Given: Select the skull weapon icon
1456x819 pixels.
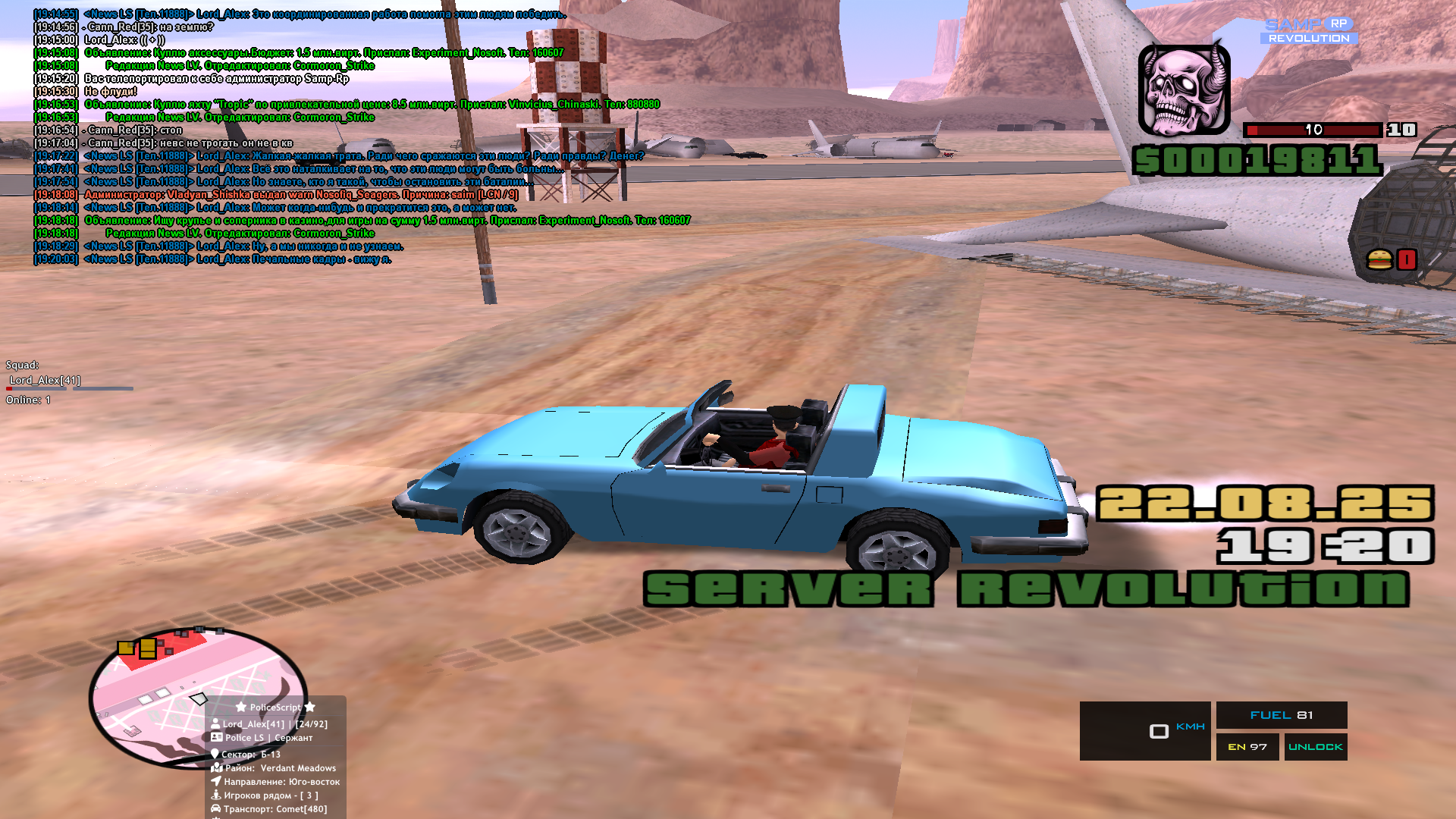Looking at the screenshot, I should pyautogui.click(x=1184, y=90).
